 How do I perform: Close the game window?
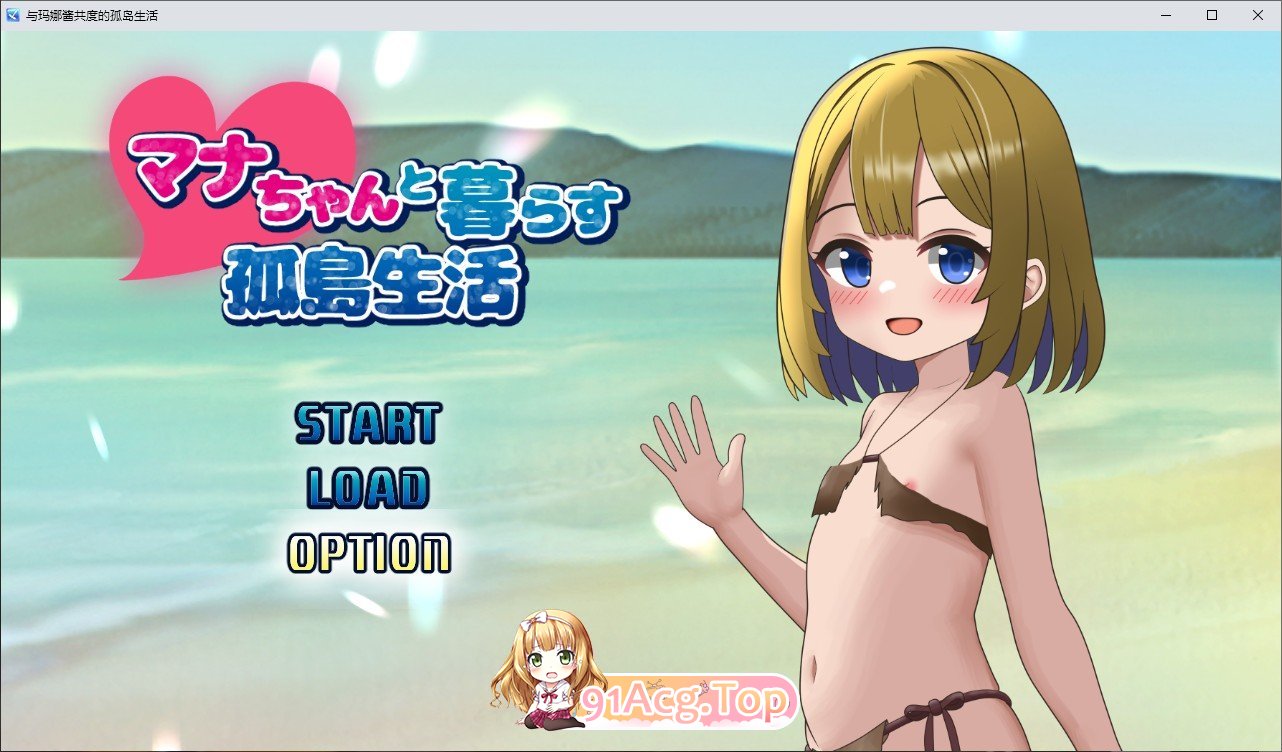(1257, 14)
